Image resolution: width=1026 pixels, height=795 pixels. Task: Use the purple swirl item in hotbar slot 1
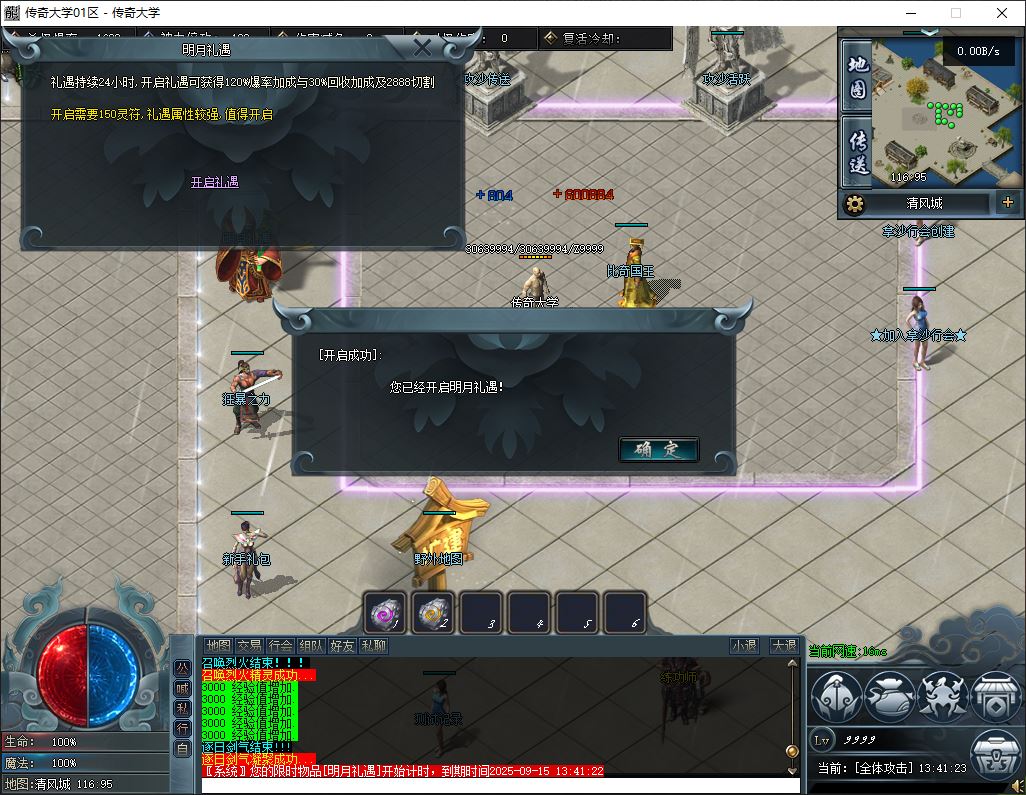[386, 612]
